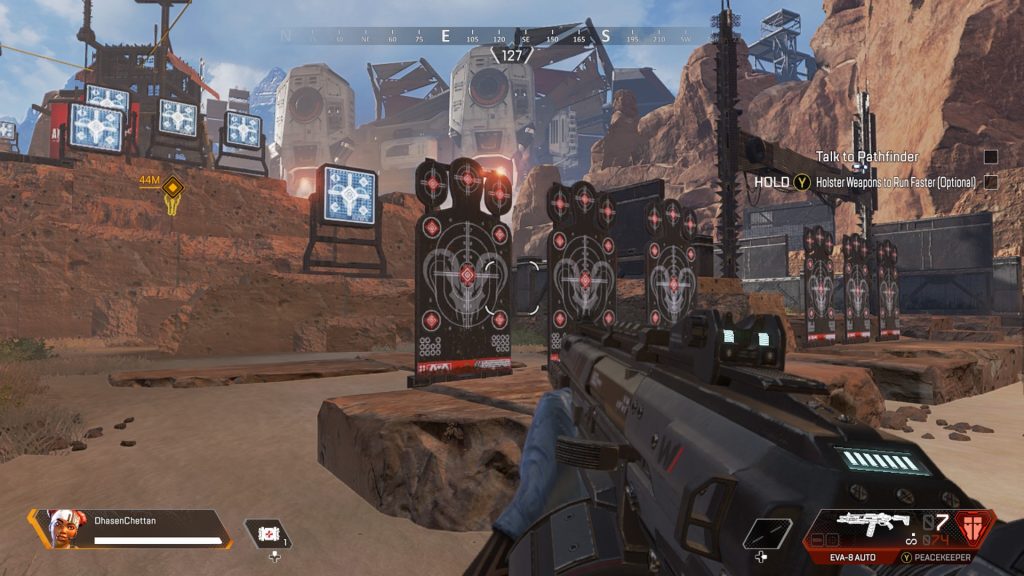1024x576 pixels.
Task: Select the ordnance grenade slot
Action: (767, 533)
